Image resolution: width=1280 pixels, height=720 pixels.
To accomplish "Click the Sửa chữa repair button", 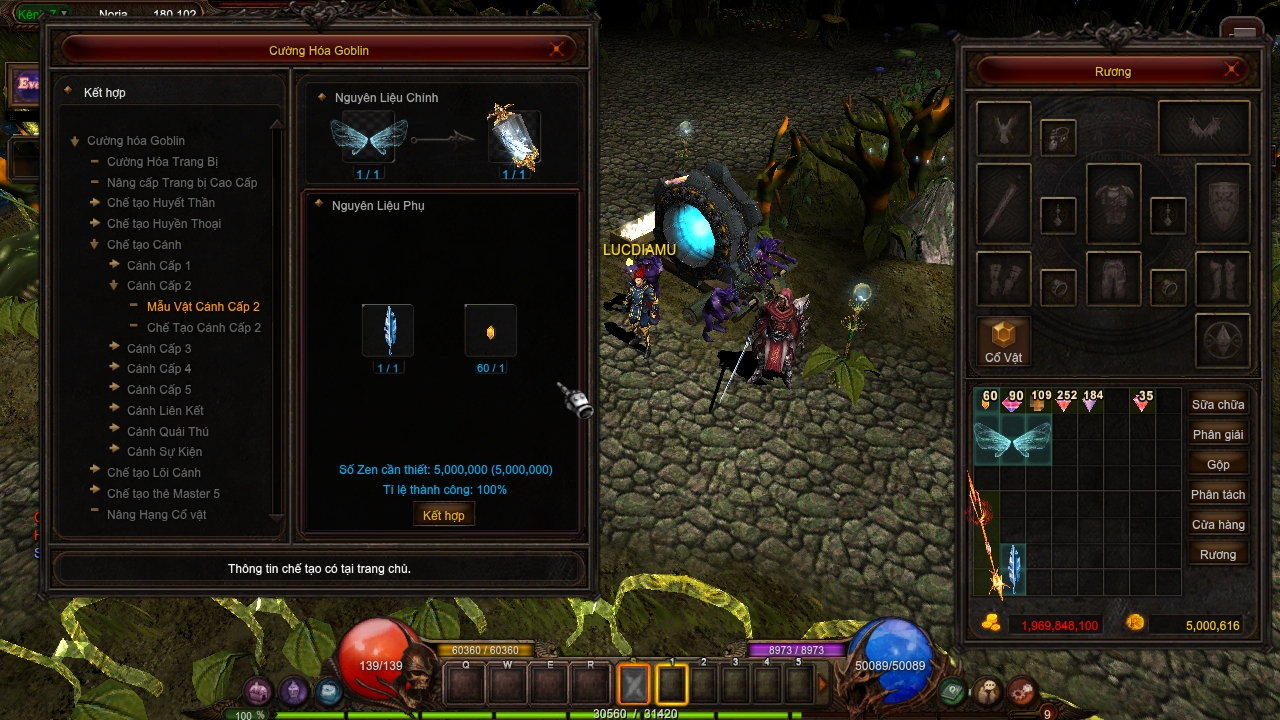I will pyautogui.click(x=1217, y=405).
